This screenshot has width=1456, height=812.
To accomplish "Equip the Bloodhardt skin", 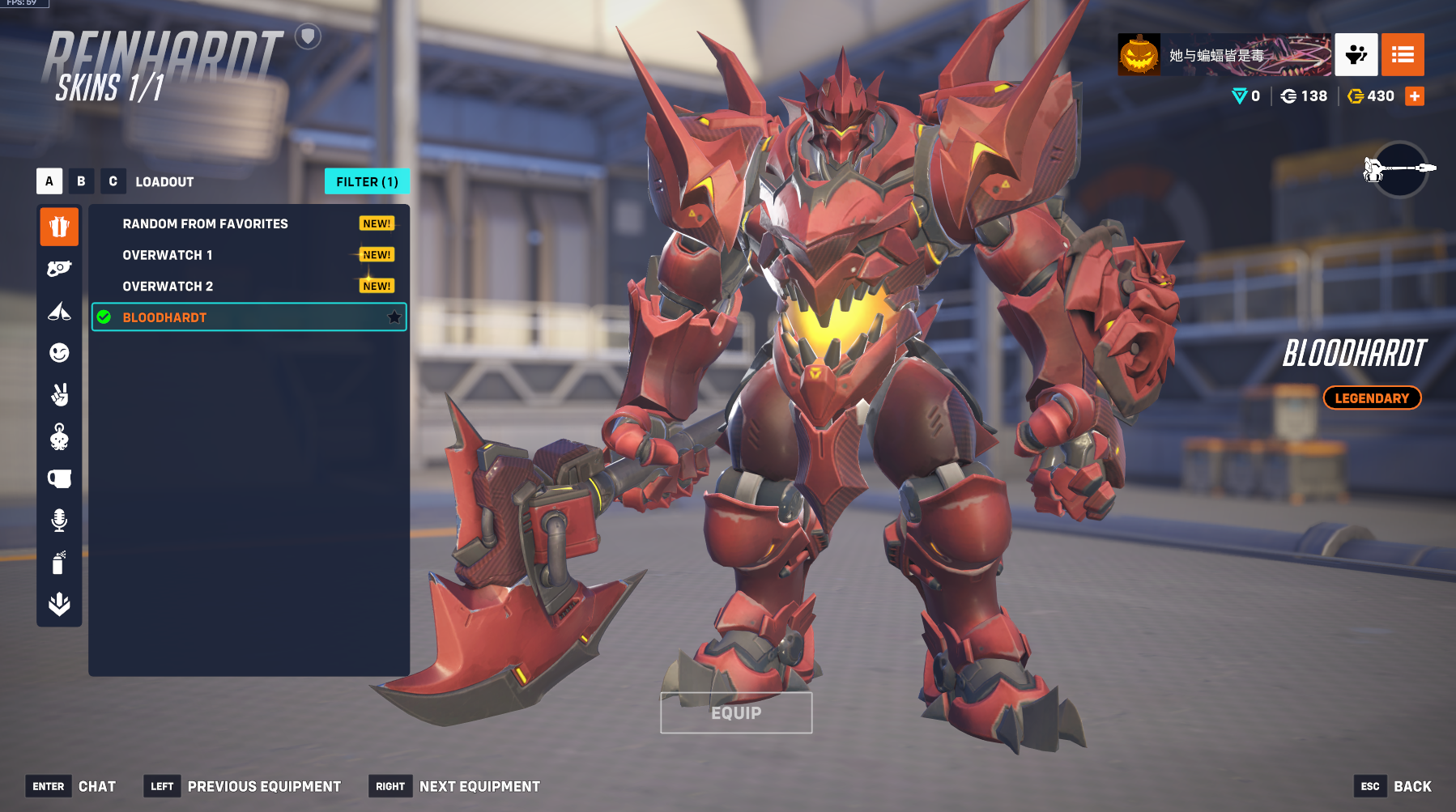I will click(x=736, y=712).
